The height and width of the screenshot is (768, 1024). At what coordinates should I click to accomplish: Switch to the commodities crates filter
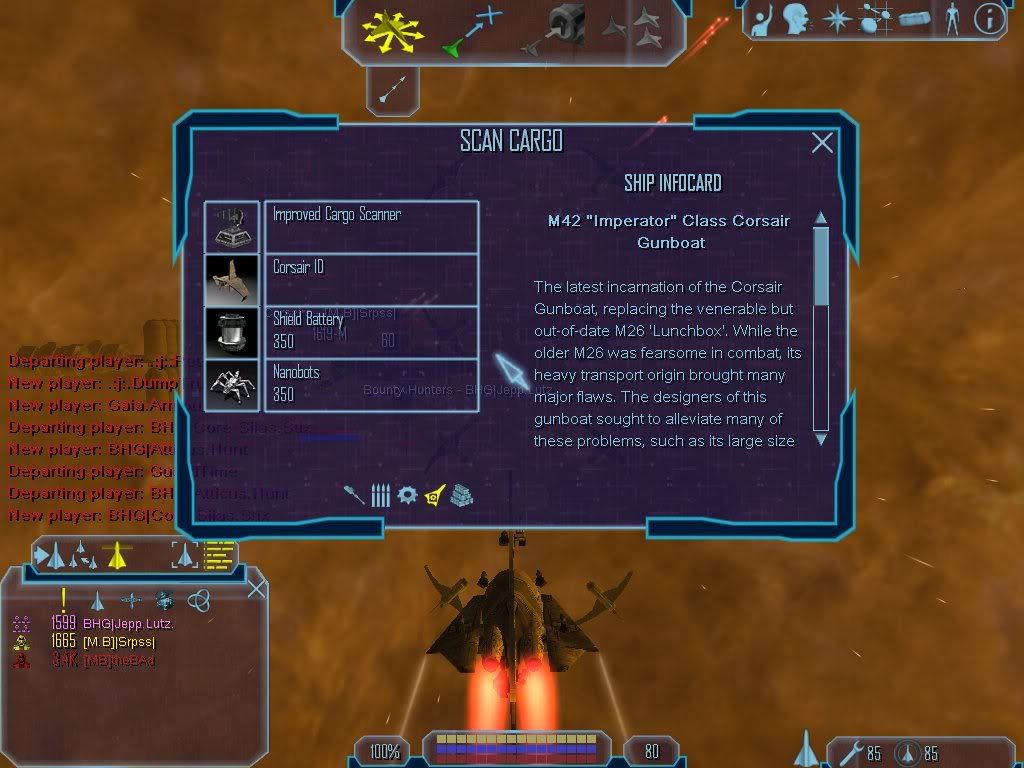(461, 495)
